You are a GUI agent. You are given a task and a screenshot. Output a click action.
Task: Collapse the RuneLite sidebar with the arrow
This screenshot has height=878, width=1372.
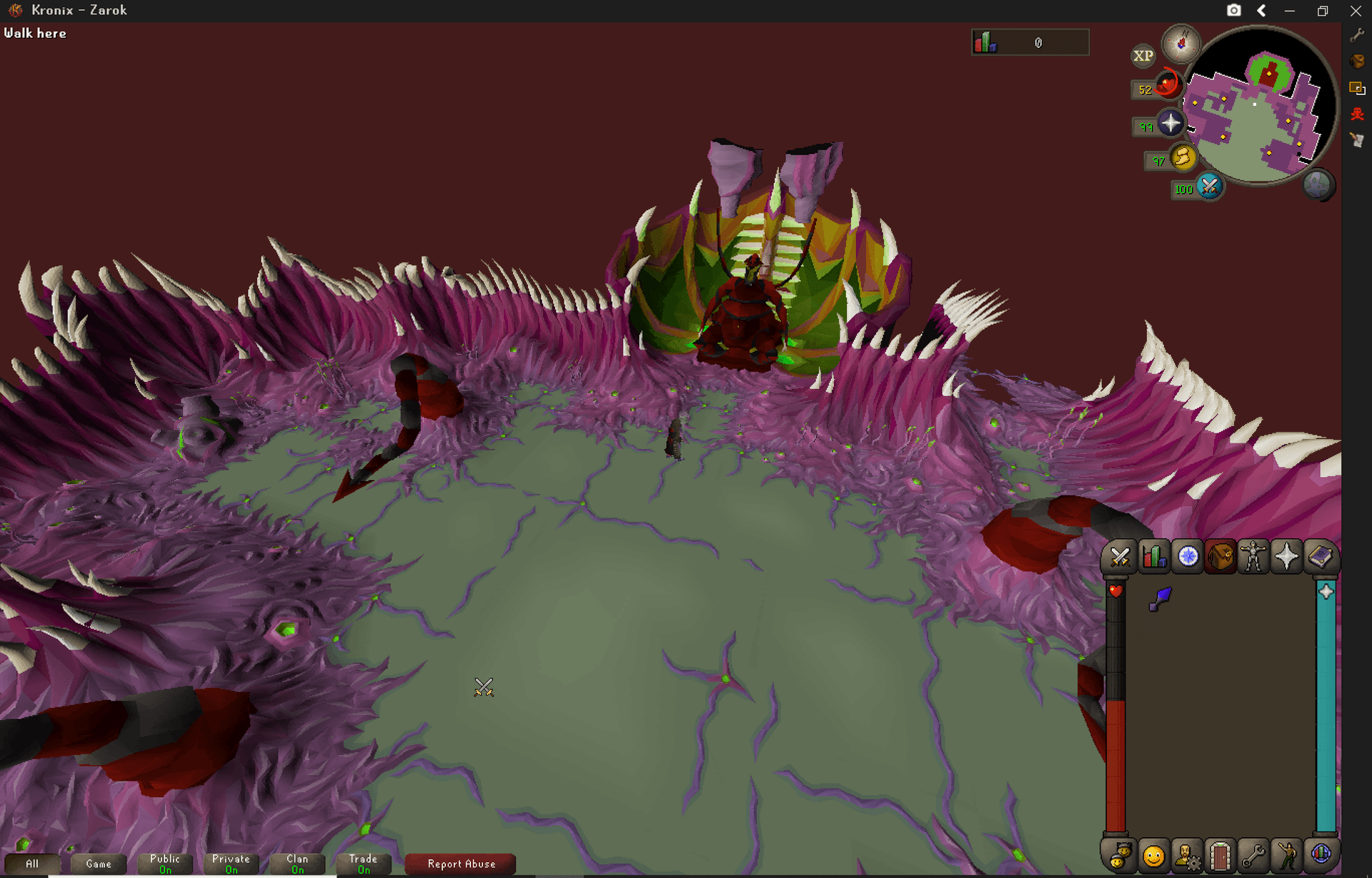click(x=1262, y=10)
